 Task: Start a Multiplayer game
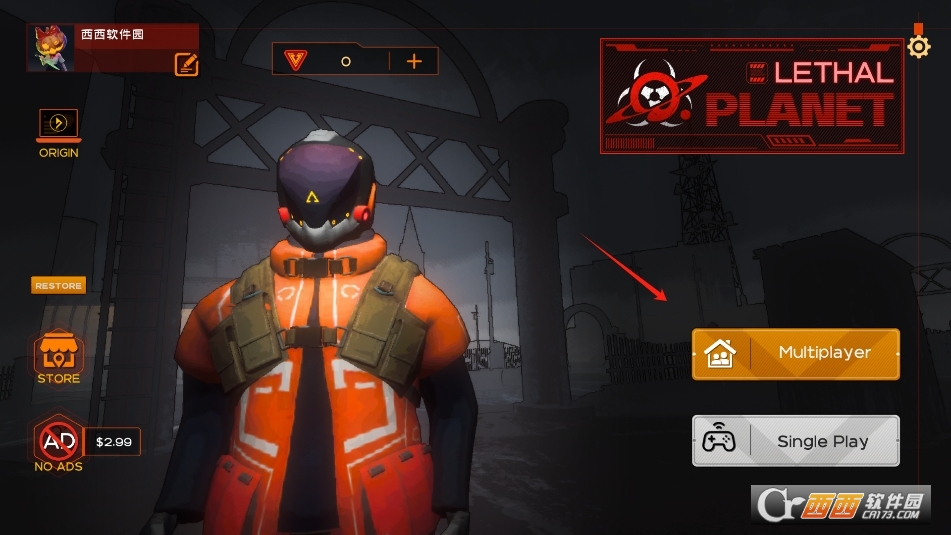coord(795,353)
